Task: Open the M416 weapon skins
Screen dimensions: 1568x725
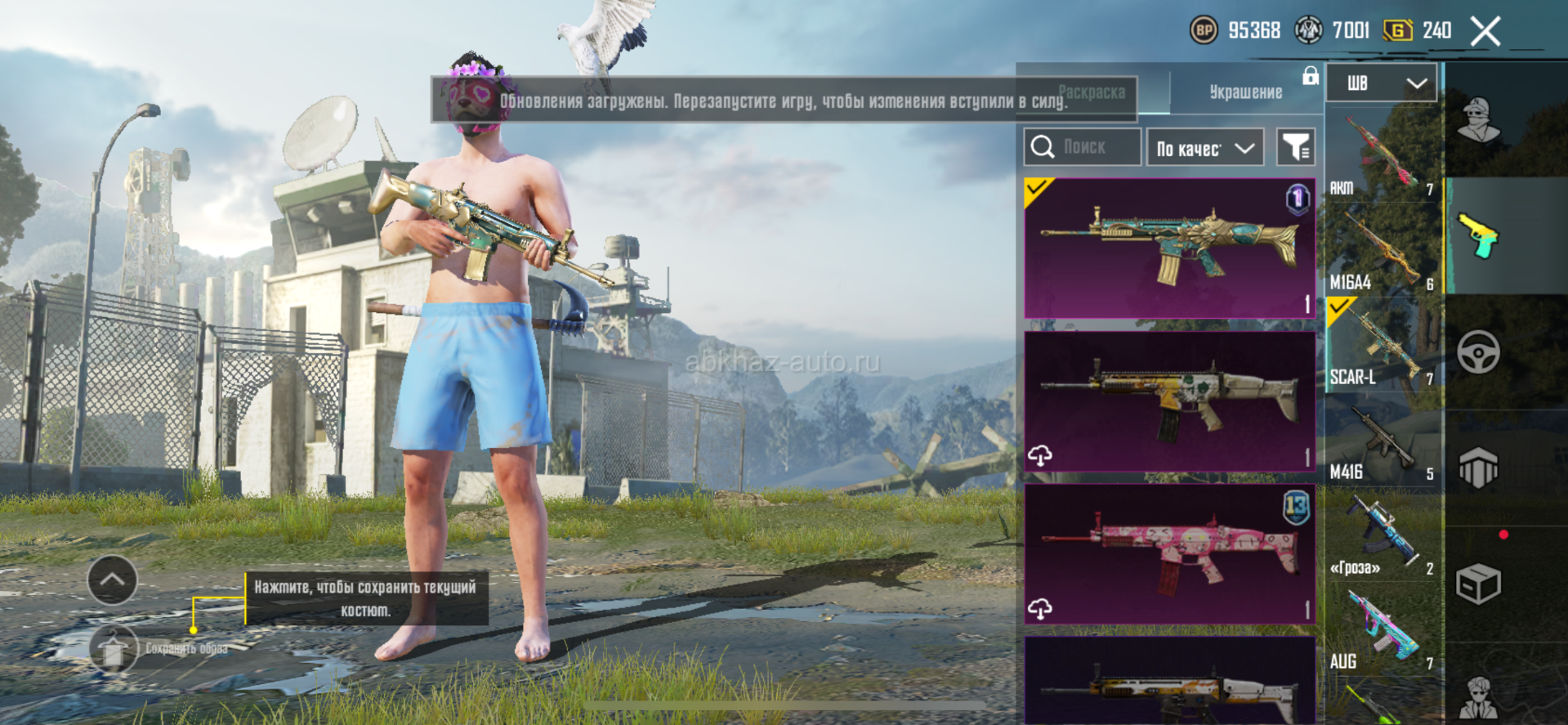Action: click(1382, 441)
